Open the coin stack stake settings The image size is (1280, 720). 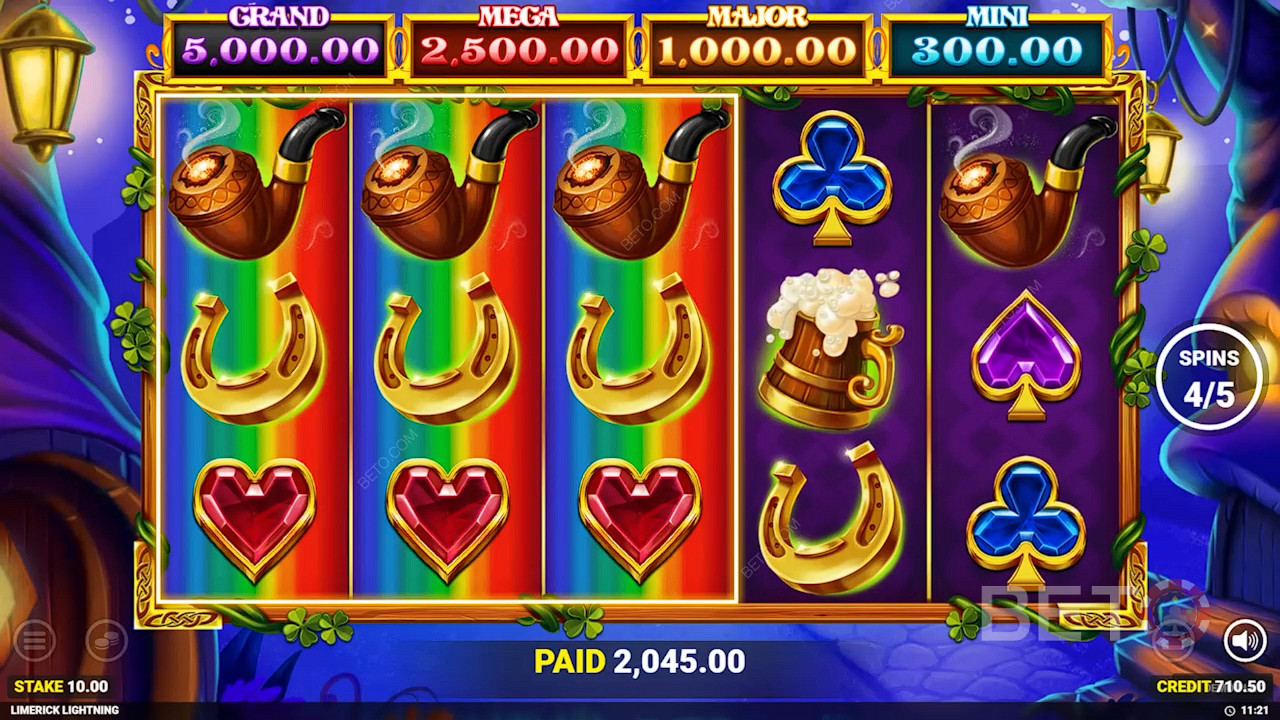(x=106, y=641)
